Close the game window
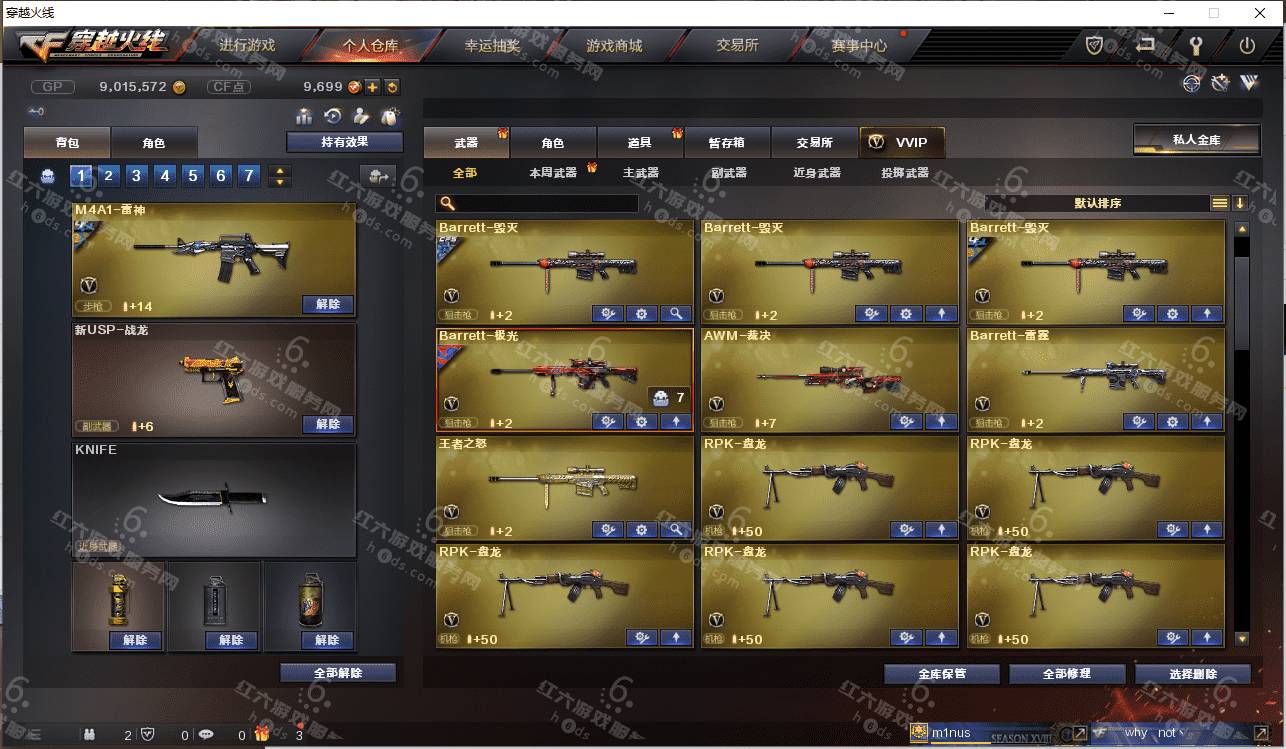 tap(1260, 13)
